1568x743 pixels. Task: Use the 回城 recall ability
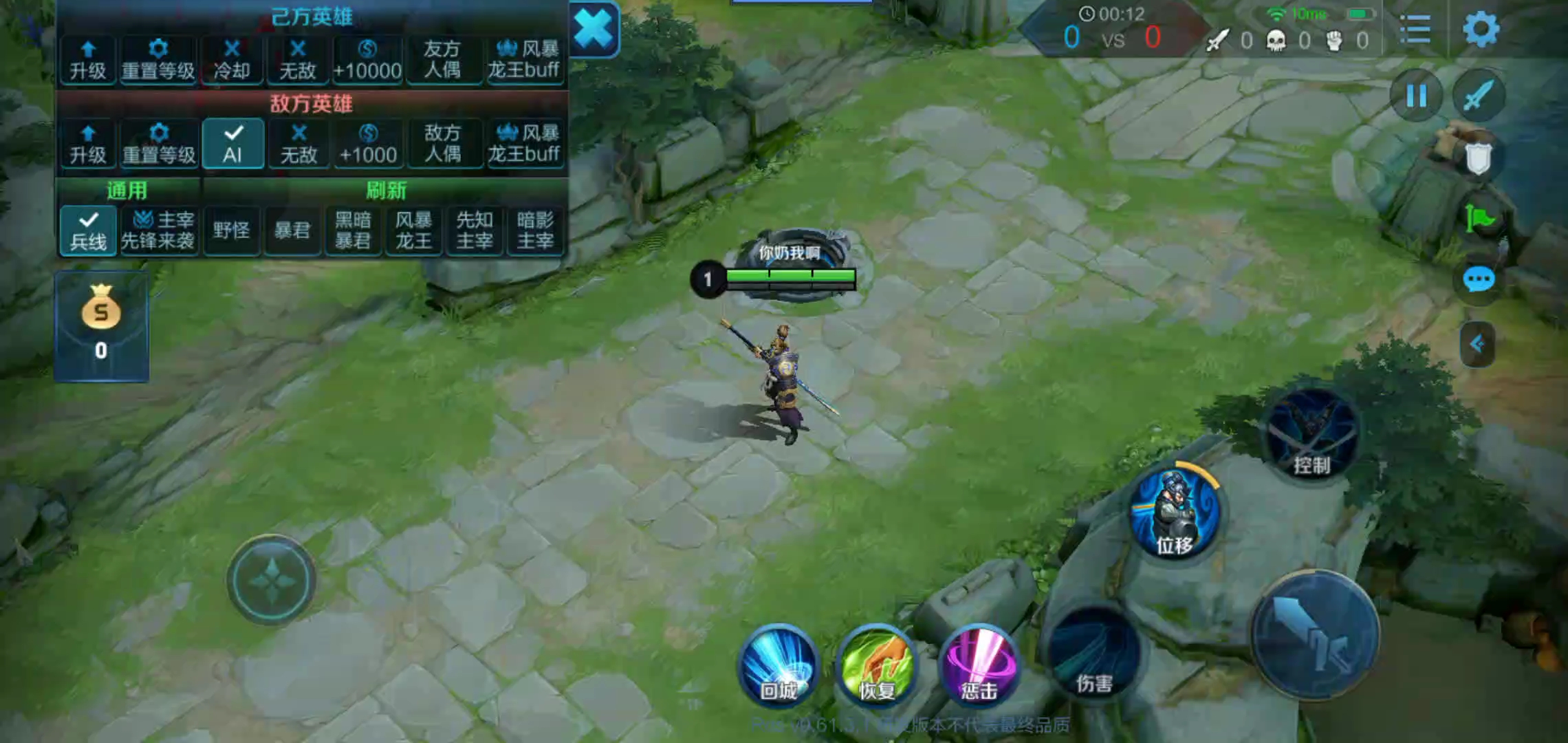pos(778,665)
